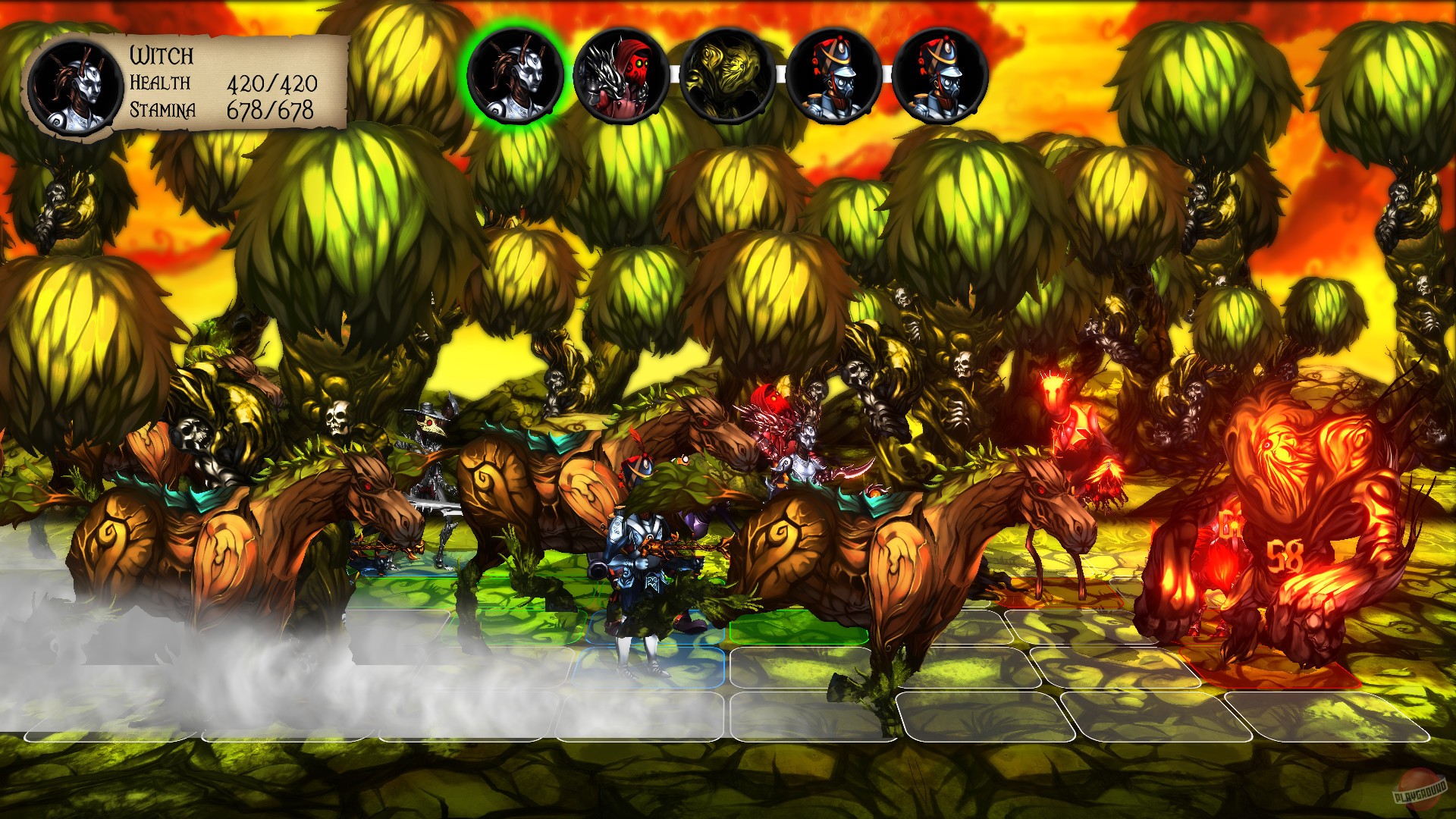Click the Witch name label on the scroll
This screenshot has height=819, width=1456.
161,55
